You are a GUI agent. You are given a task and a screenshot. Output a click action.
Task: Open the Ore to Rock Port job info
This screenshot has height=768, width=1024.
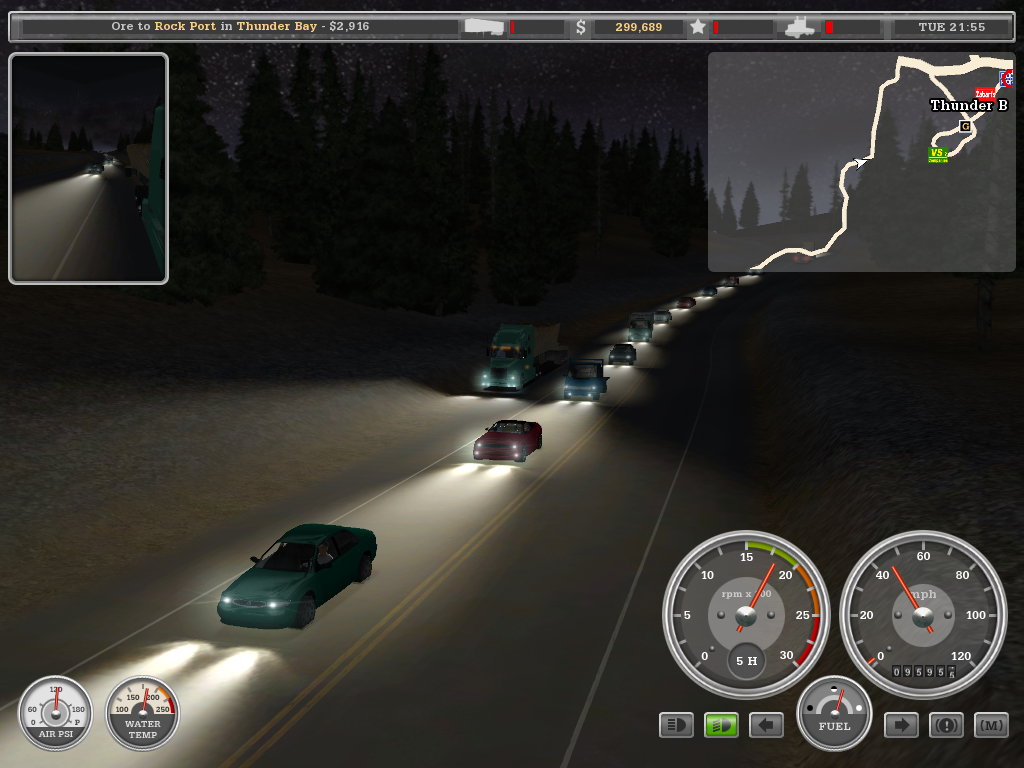[x=240, y=27]
